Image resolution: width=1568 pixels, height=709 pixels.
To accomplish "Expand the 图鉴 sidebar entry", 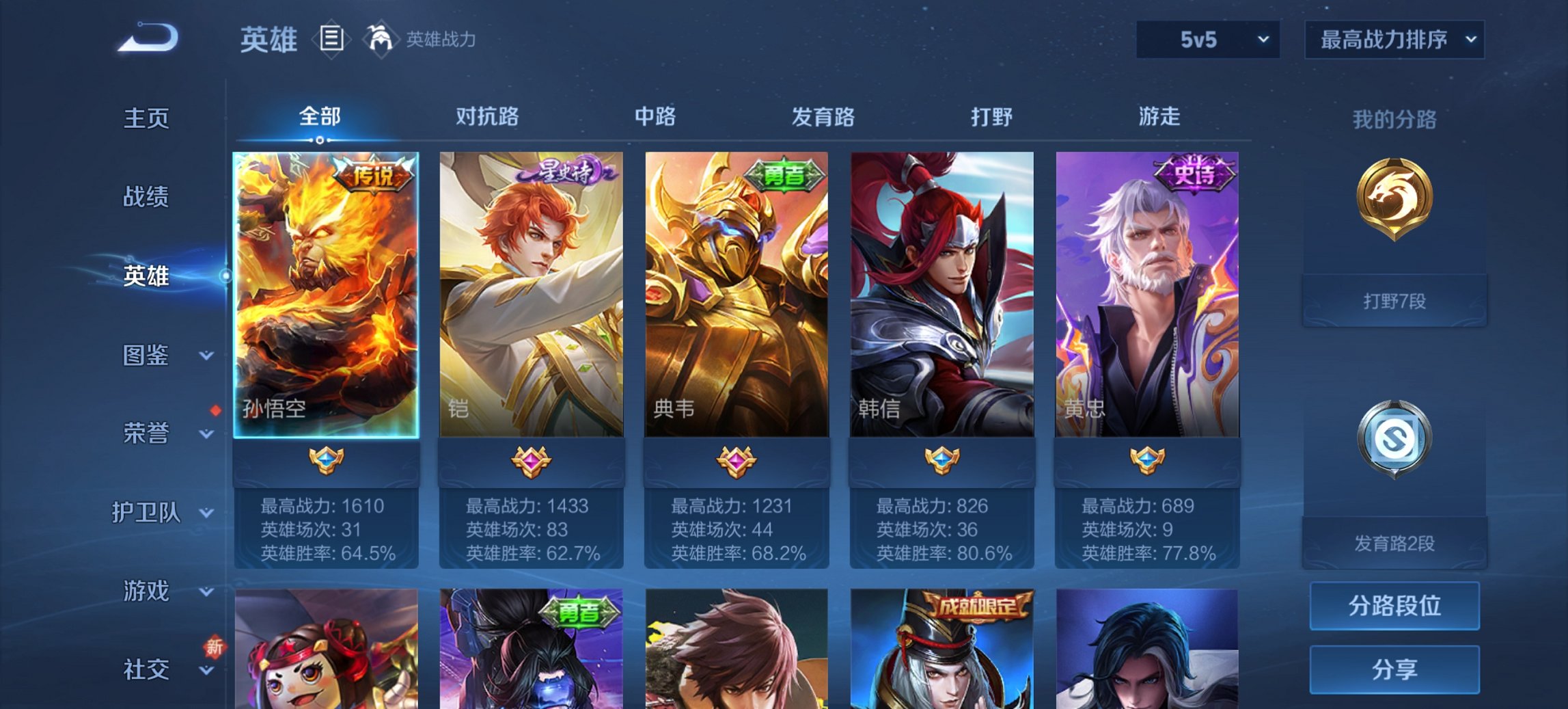I will coord(148,356).
